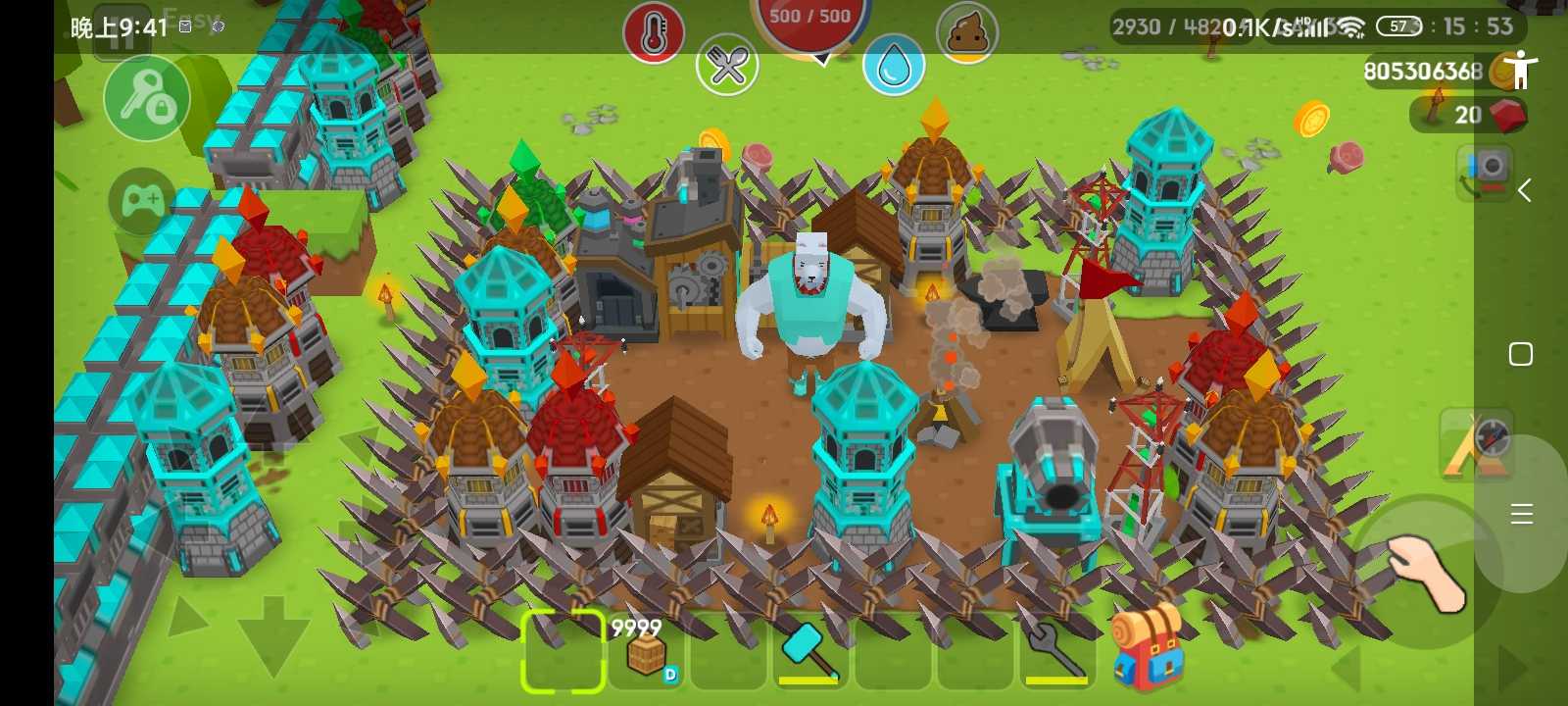The image size is (1568, 706).
Task: Open the backpack inventory
Action: pos(1148,648)
